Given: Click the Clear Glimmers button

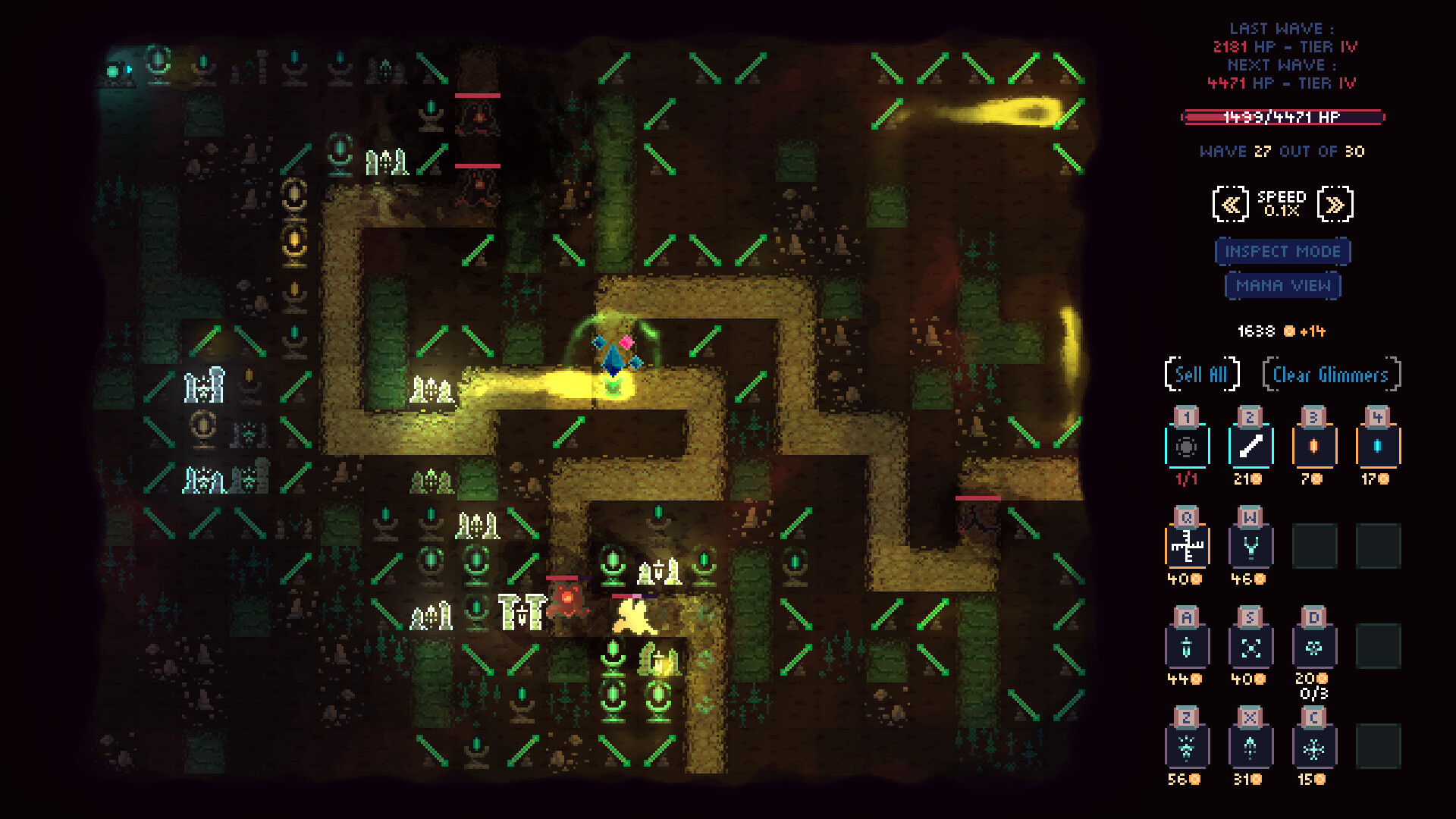Looking at the screenshot, I should [x=1332, y=374].
